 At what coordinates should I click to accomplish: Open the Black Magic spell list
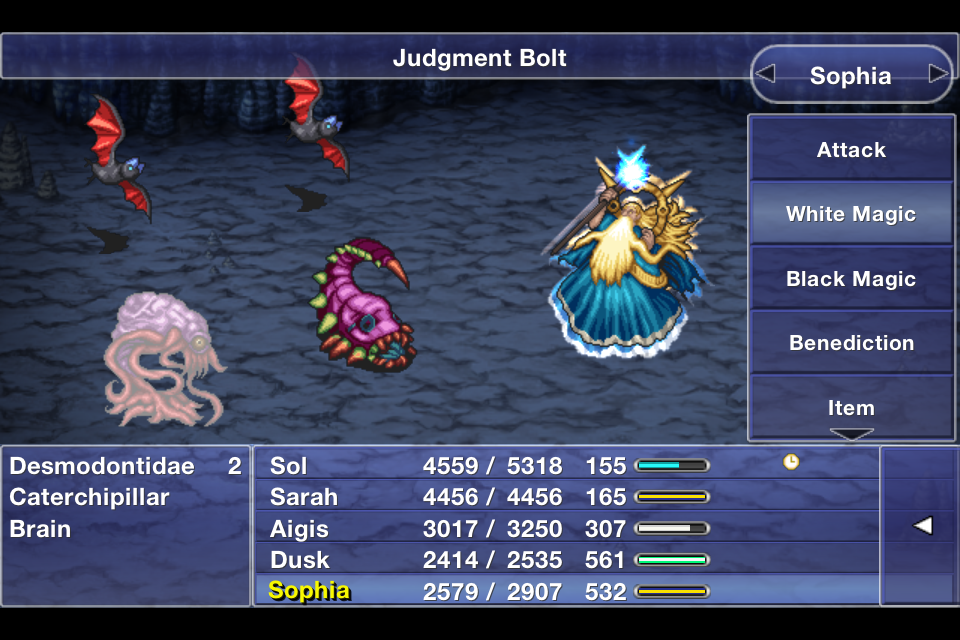851,279
